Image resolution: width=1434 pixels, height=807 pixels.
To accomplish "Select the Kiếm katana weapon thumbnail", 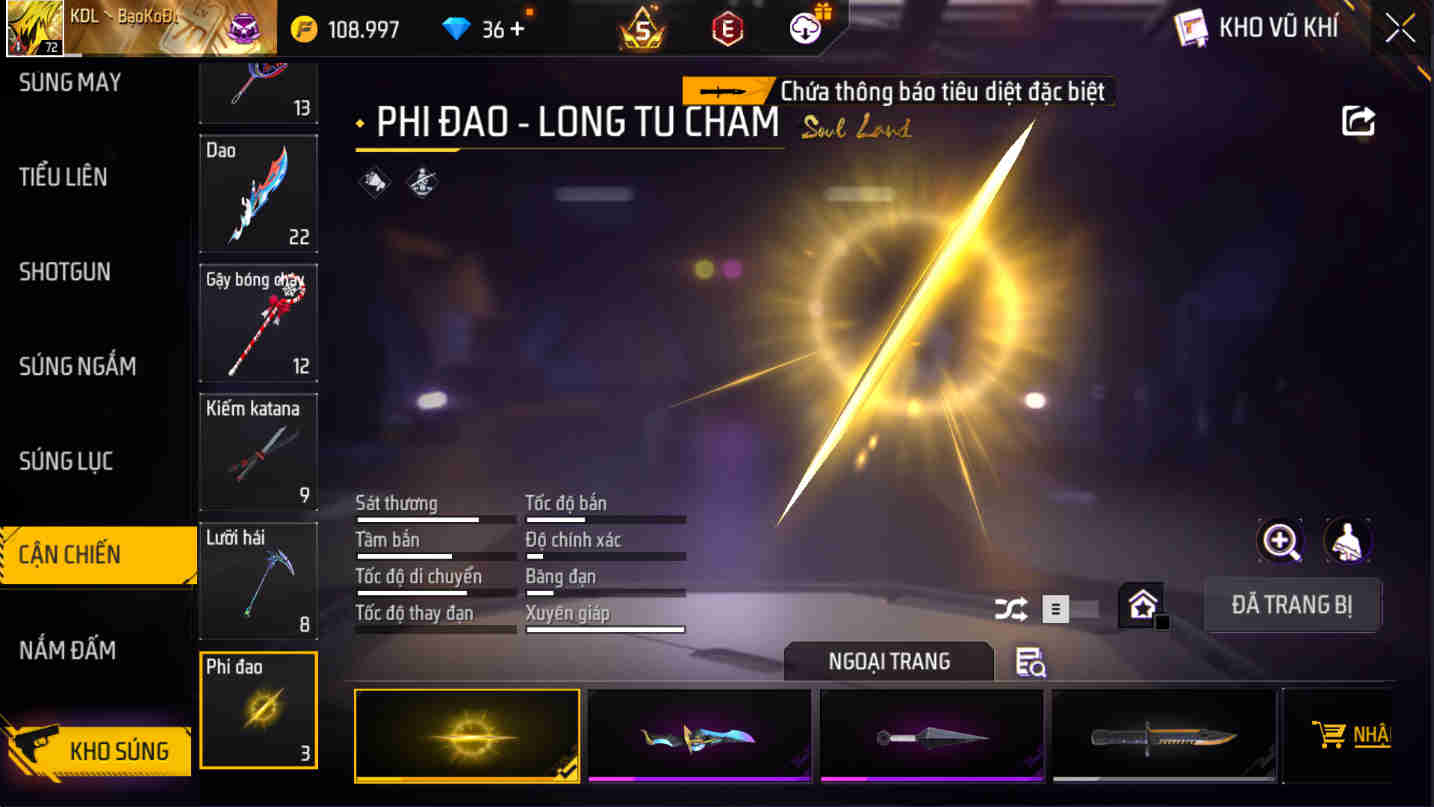I will click(x=258, y=451).
